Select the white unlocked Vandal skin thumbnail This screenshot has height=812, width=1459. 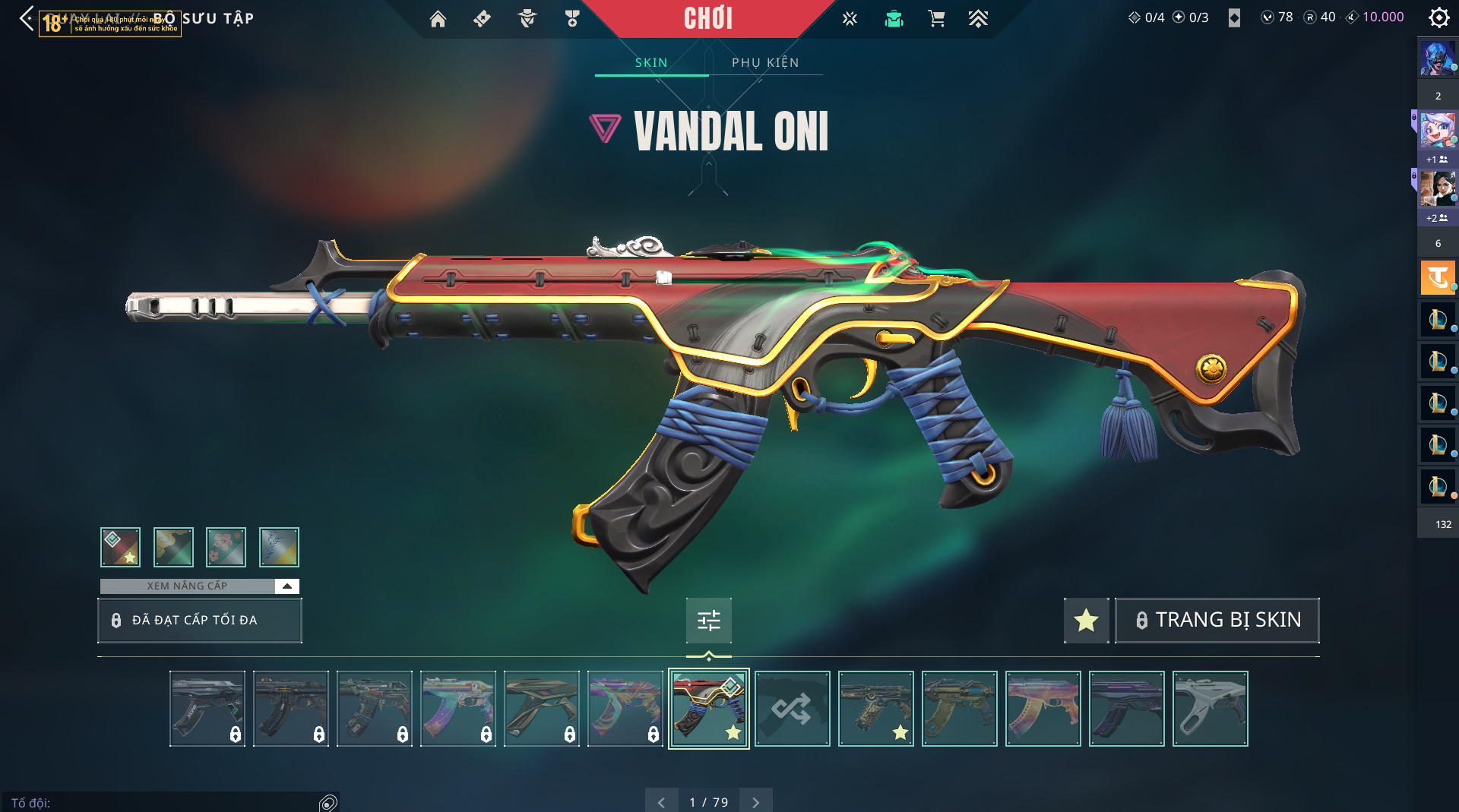[x=1210, y=708]
